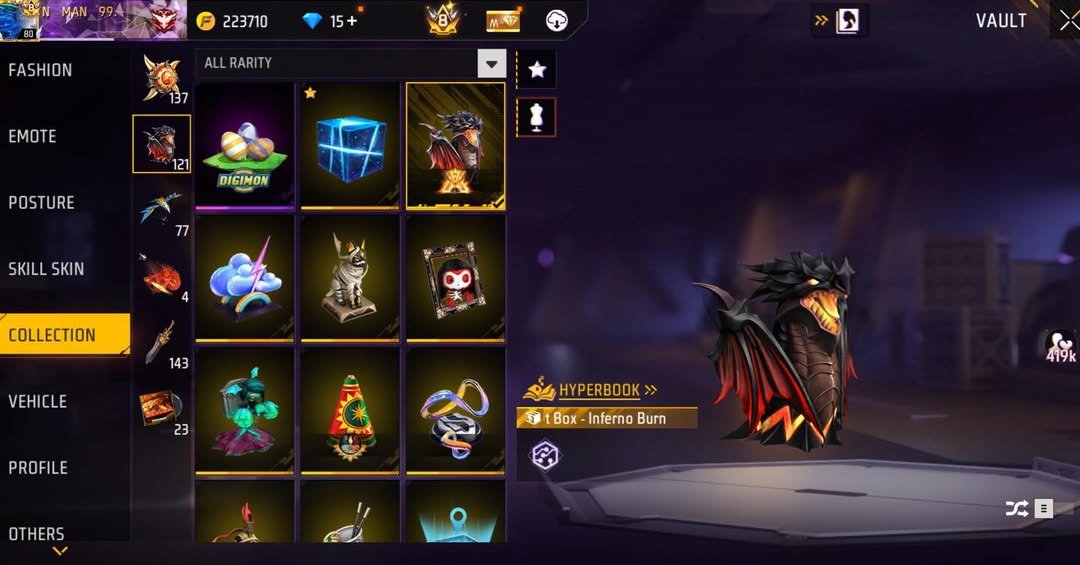Click the shuffle random icon
Viewport: 1080px width, 565px height.
[x=1016, y=509]
